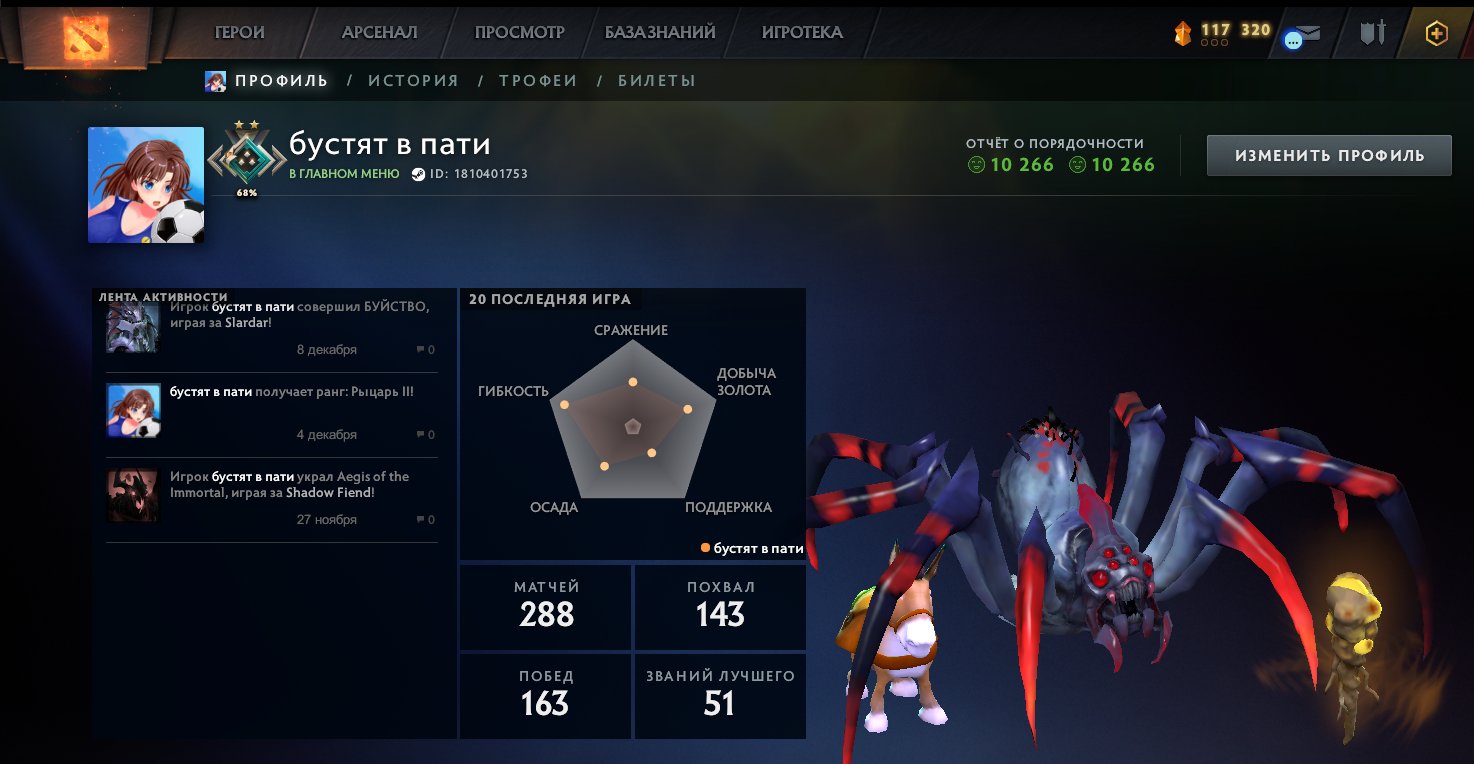Switch to the ТРОФЕИ tab

(x=537, y=81)
